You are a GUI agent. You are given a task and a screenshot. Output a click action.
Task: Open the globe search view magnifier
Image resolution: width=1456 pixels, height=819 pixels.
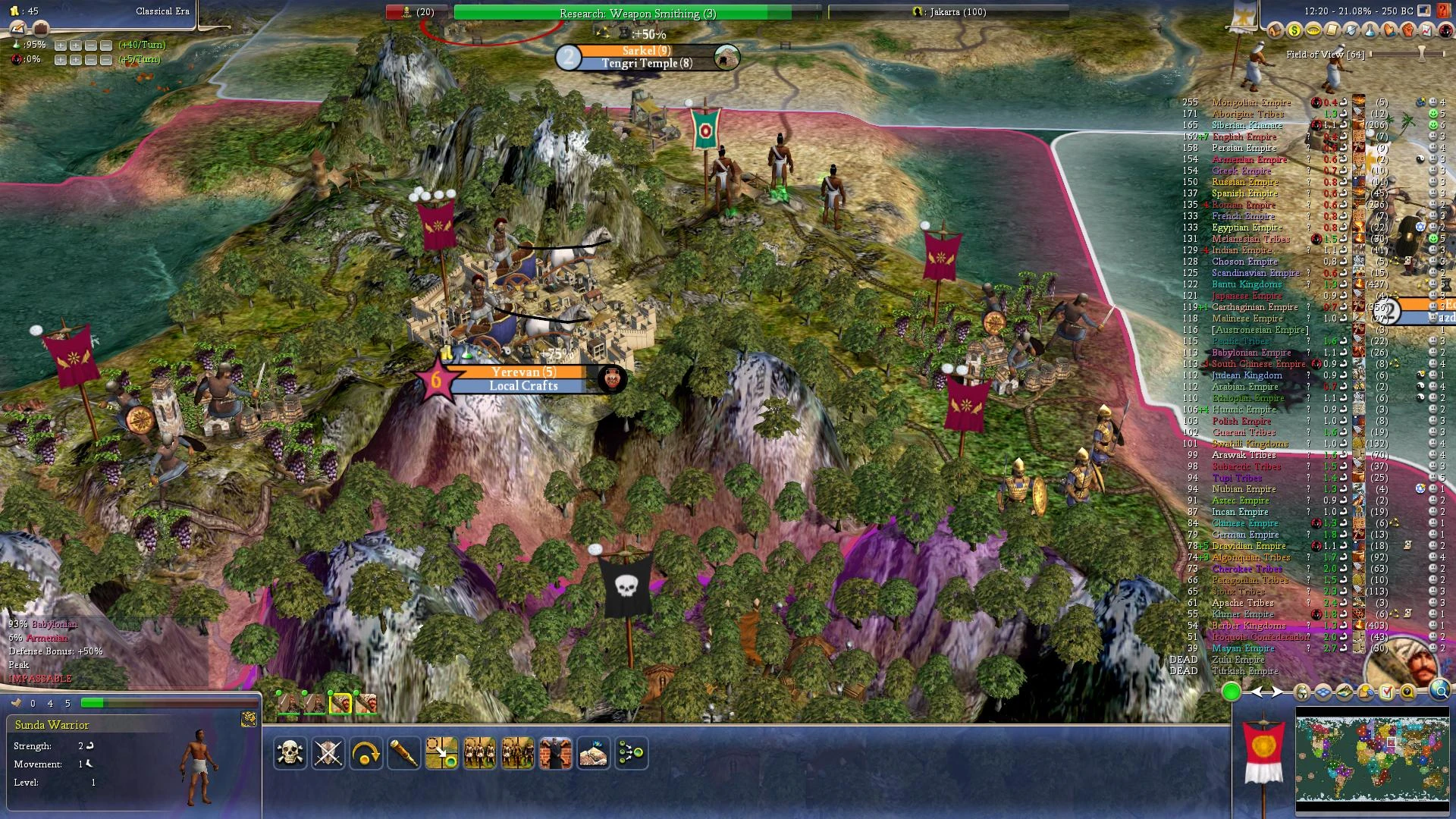(1439, 691)
